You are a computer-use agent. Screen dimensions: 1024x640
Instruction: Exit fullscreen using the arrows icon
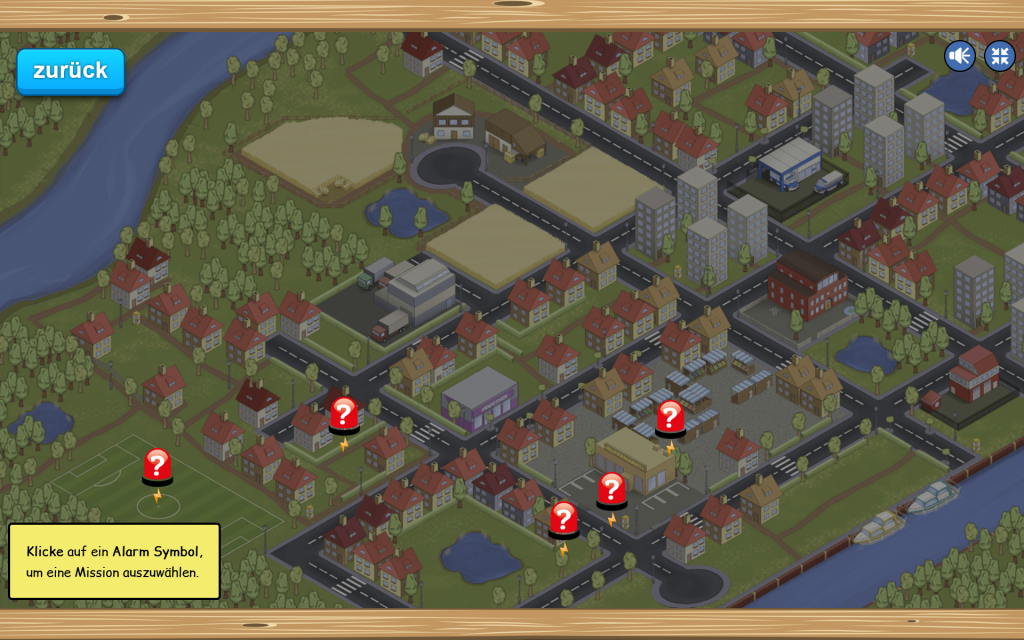pyautogui.click(x=999, y=56)
